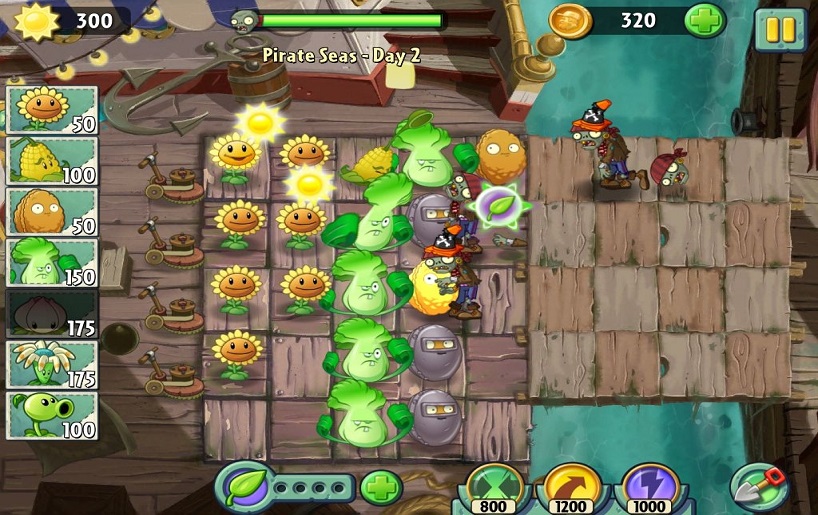
Task: Activate the Plant Food leaf button
Action: (x=243, y=487)
